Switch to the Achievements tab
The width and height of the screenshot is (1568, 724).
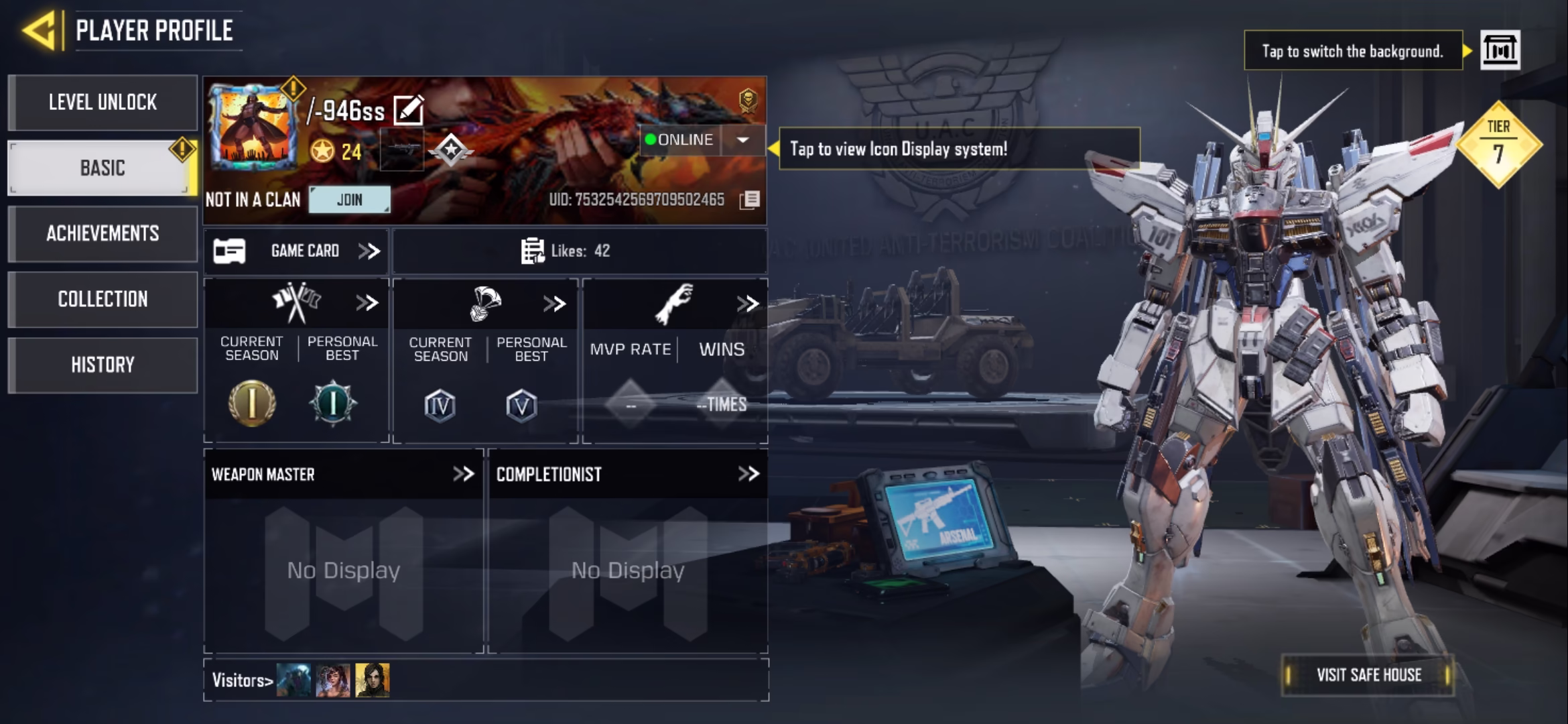tap(103, 233)
